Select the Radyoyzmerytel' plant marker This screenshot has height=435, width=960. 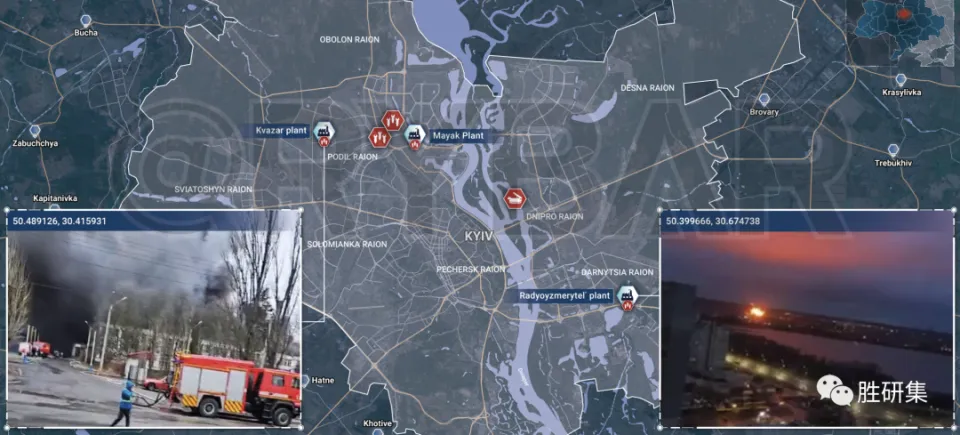point(627,296)
